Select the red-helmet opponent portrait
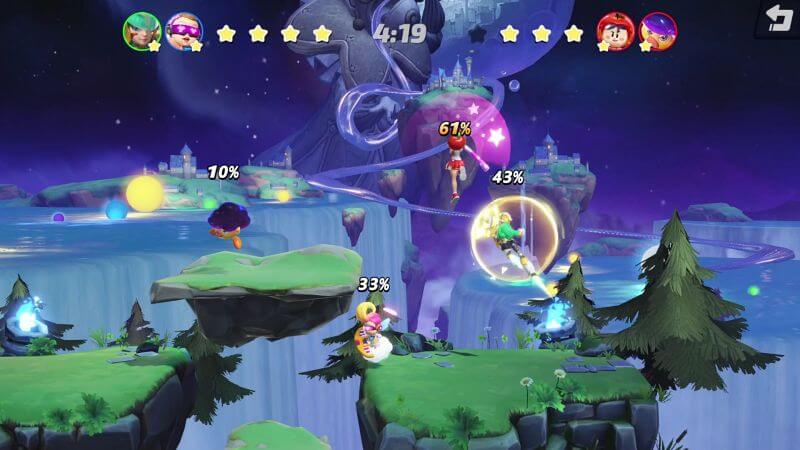800x450 pixels. point(616,31)
